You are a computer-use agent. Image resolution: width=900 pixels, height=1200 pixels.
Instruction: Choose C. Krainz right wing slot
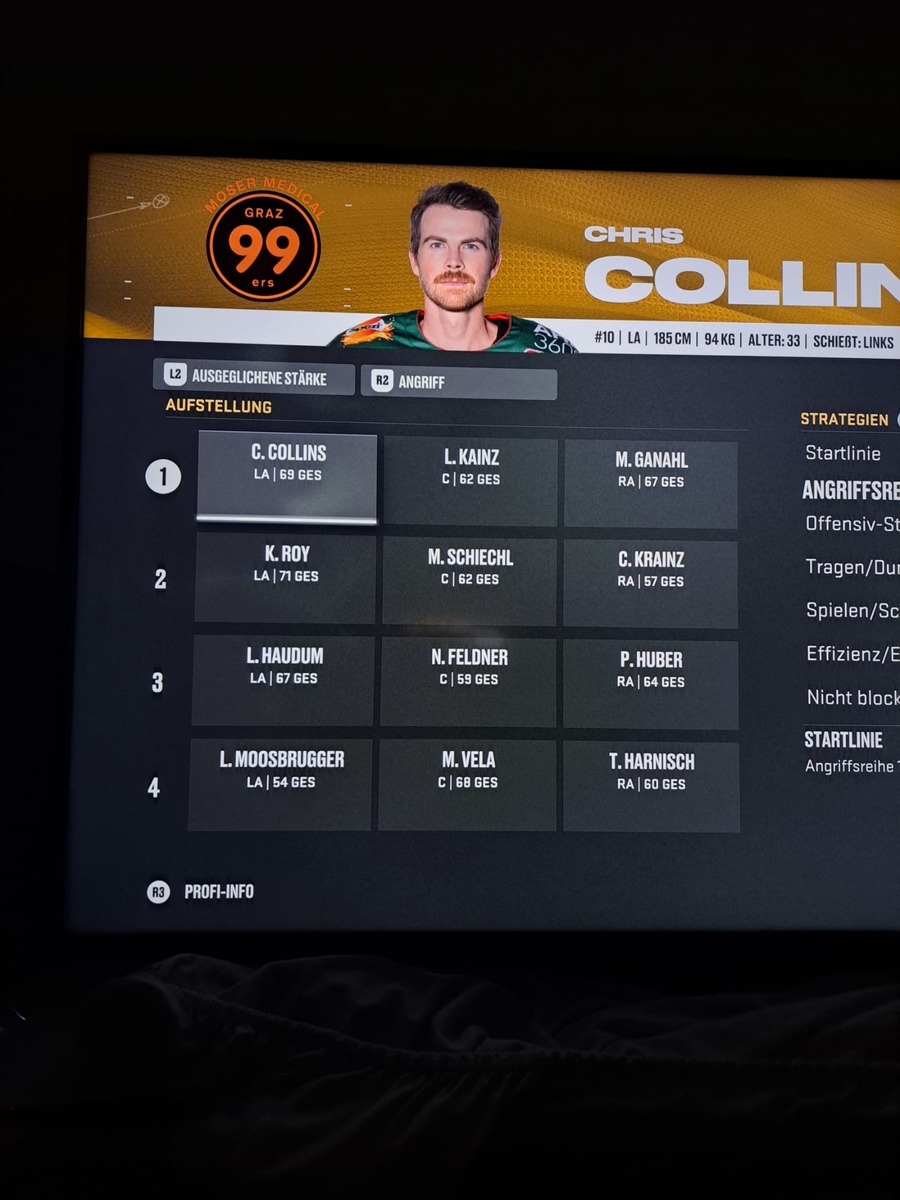(x=651, y=583)
